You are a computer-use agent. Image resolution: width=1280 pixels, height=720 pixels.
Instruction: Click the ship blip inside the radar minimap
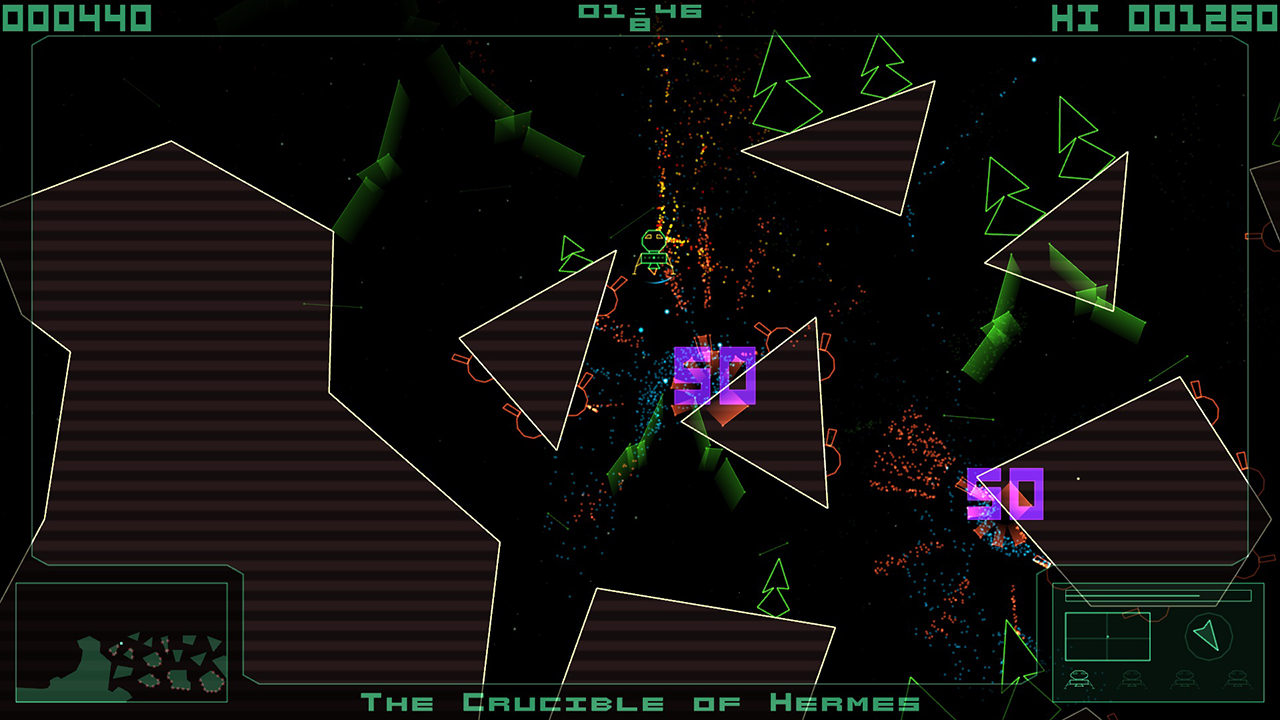(1107, 636)
